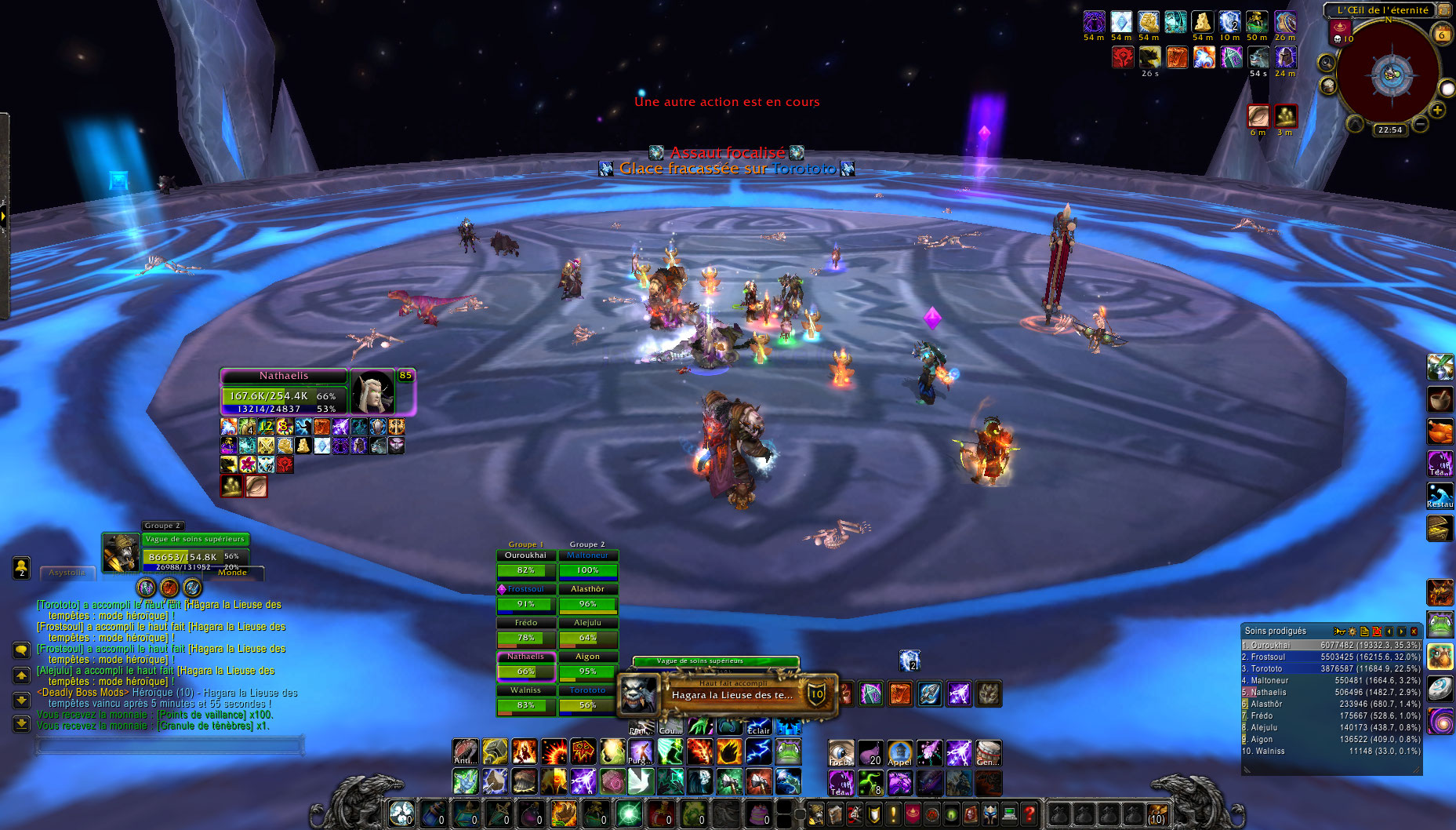Switch to the Asystolia chat tab
The width and height of the screenshot is (1456, 830).
point(67,573)
